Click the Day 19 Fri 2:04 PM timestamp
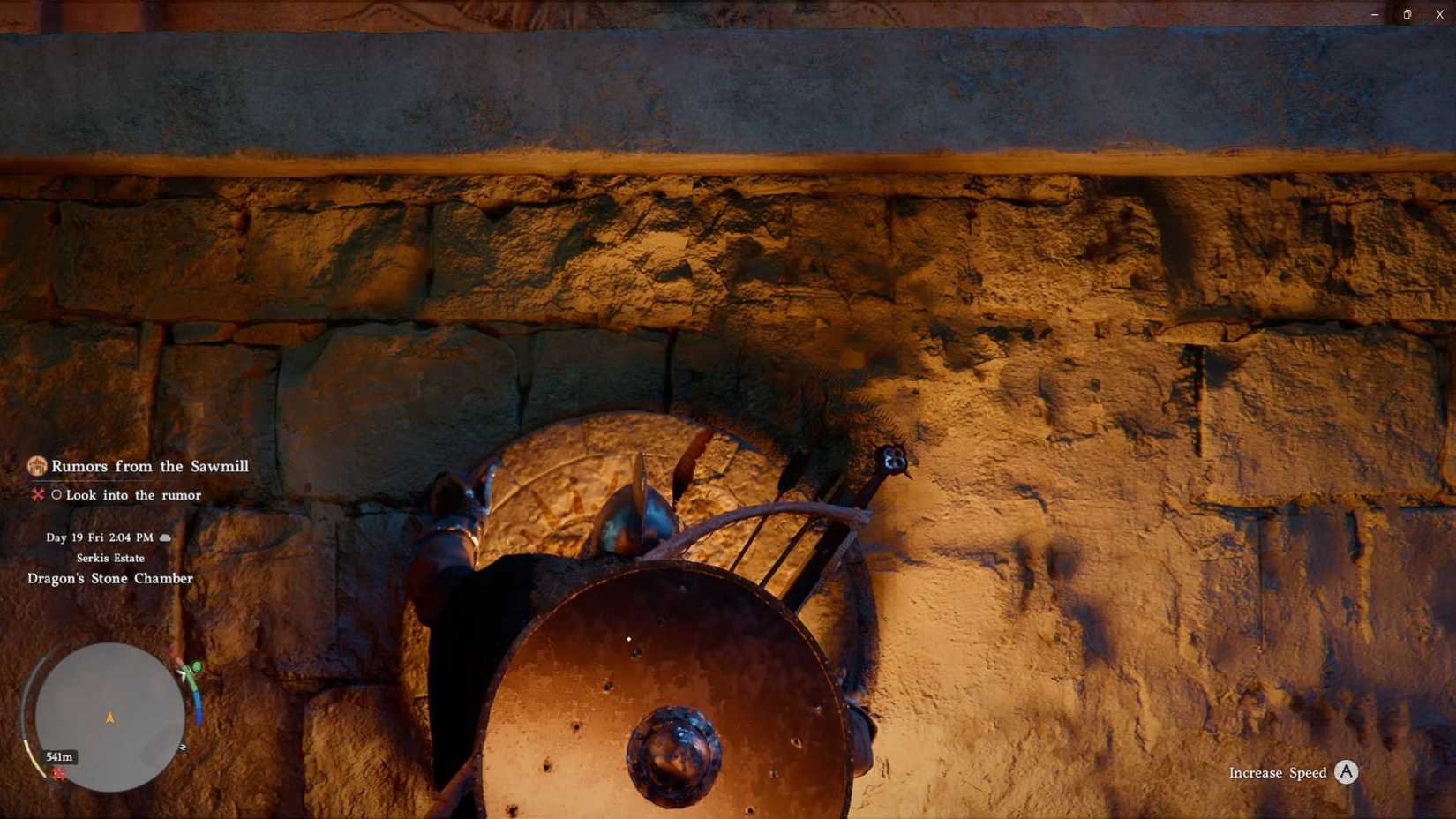 pyautogui.click(x=98, y=537)
